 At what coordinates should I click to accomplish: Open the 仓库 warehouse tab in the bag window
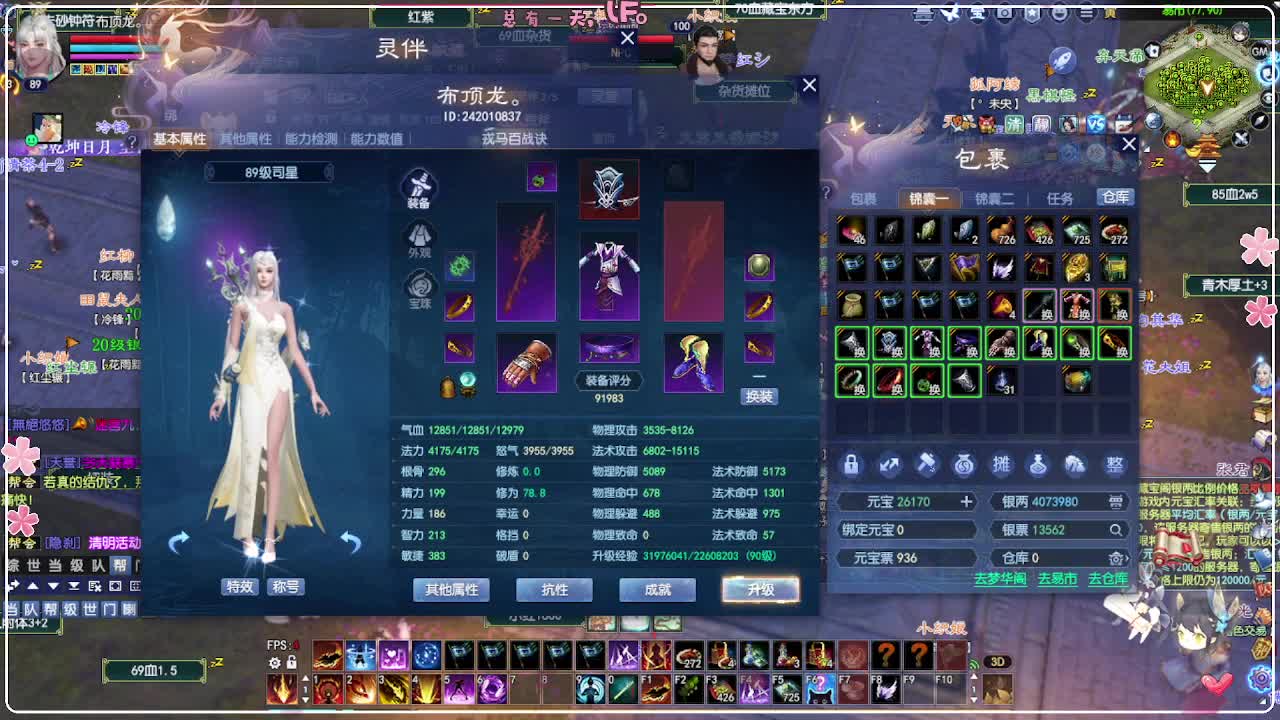pos(1115,198)
